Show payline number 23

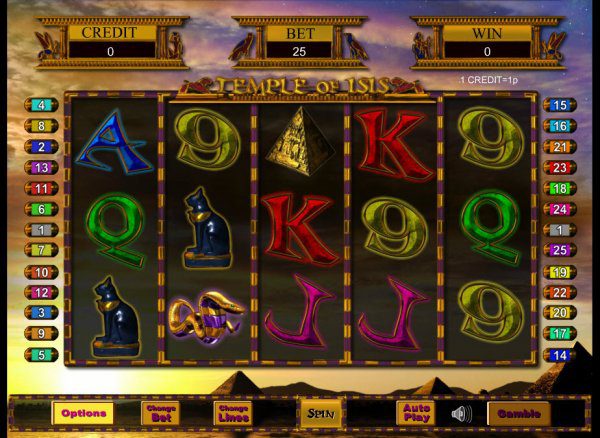[x=559, y=167]
